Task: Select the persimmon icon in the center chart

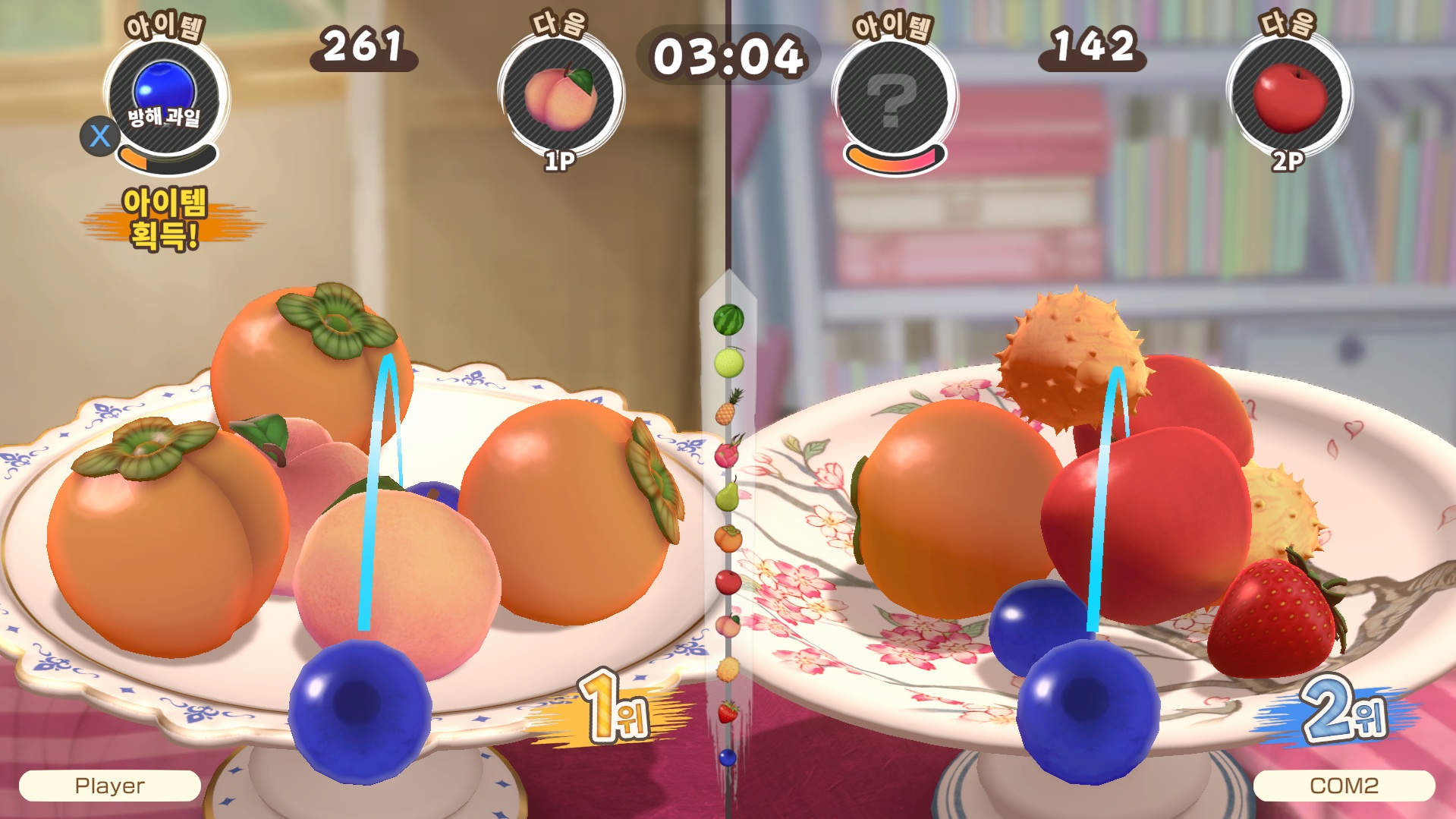Action: 728,539
